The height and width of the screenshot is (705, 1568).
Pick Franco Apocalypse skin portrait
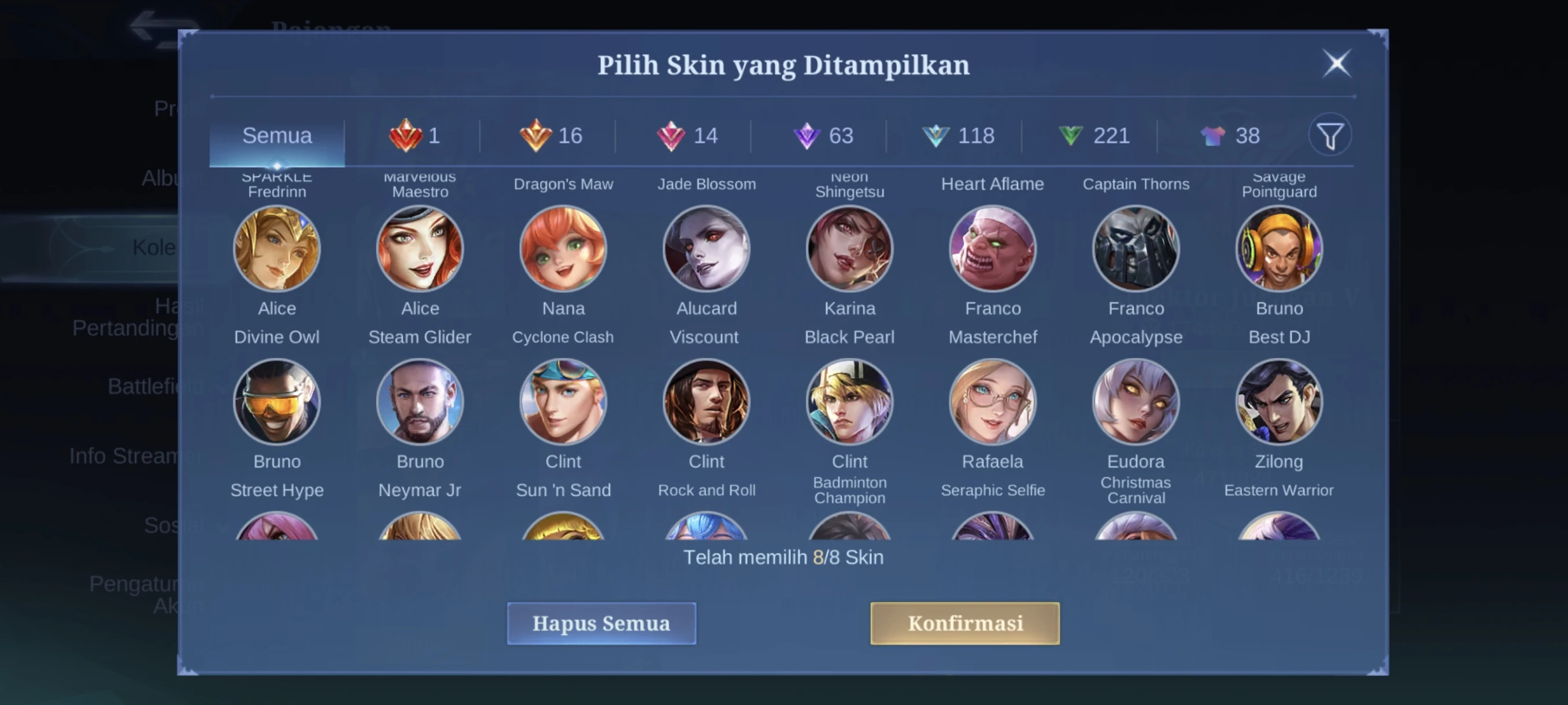[1136, 249]
